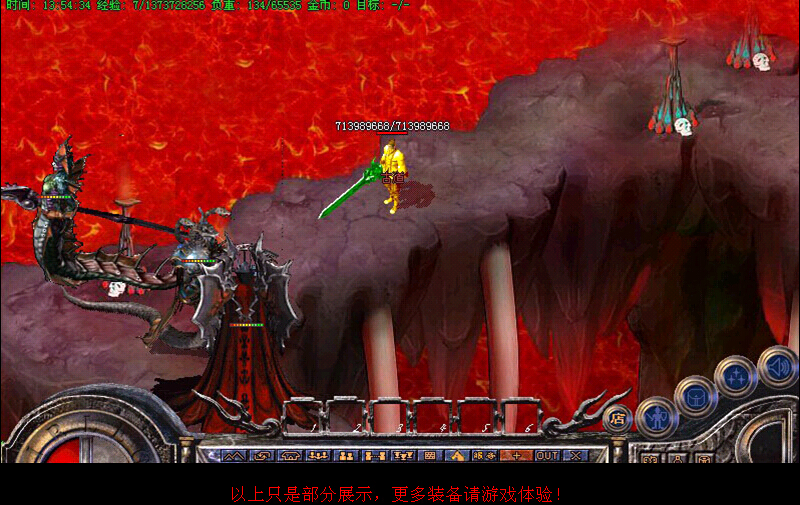This screenshot has height=505, width=800.
Task: Click the swap-arrows toolbar button
Action: [262, 455]
